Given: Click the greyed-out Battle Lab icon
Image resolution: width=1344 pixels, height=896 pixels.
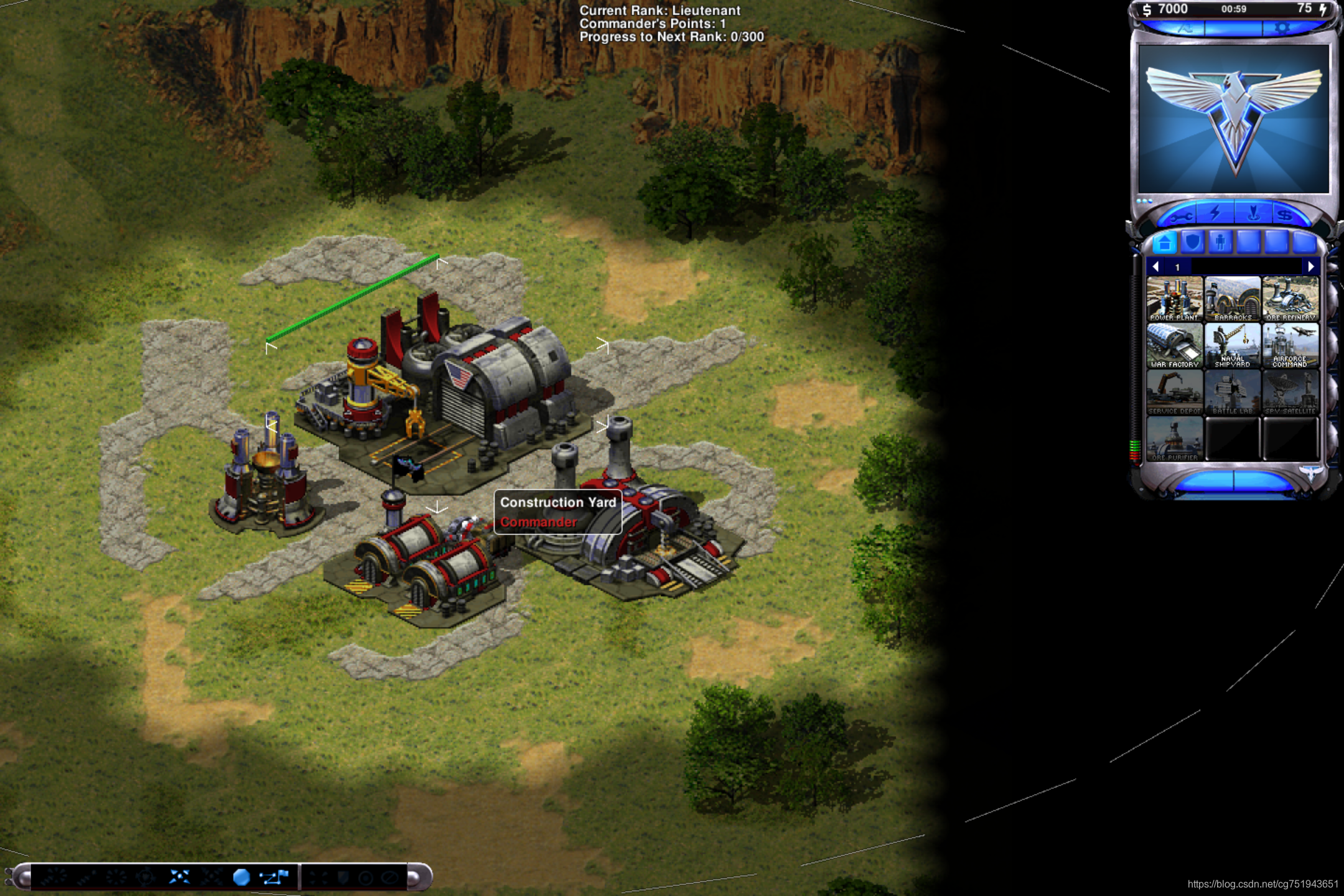Looking at the screenshot, I should pyautogui.click(x=1232, y=392).
